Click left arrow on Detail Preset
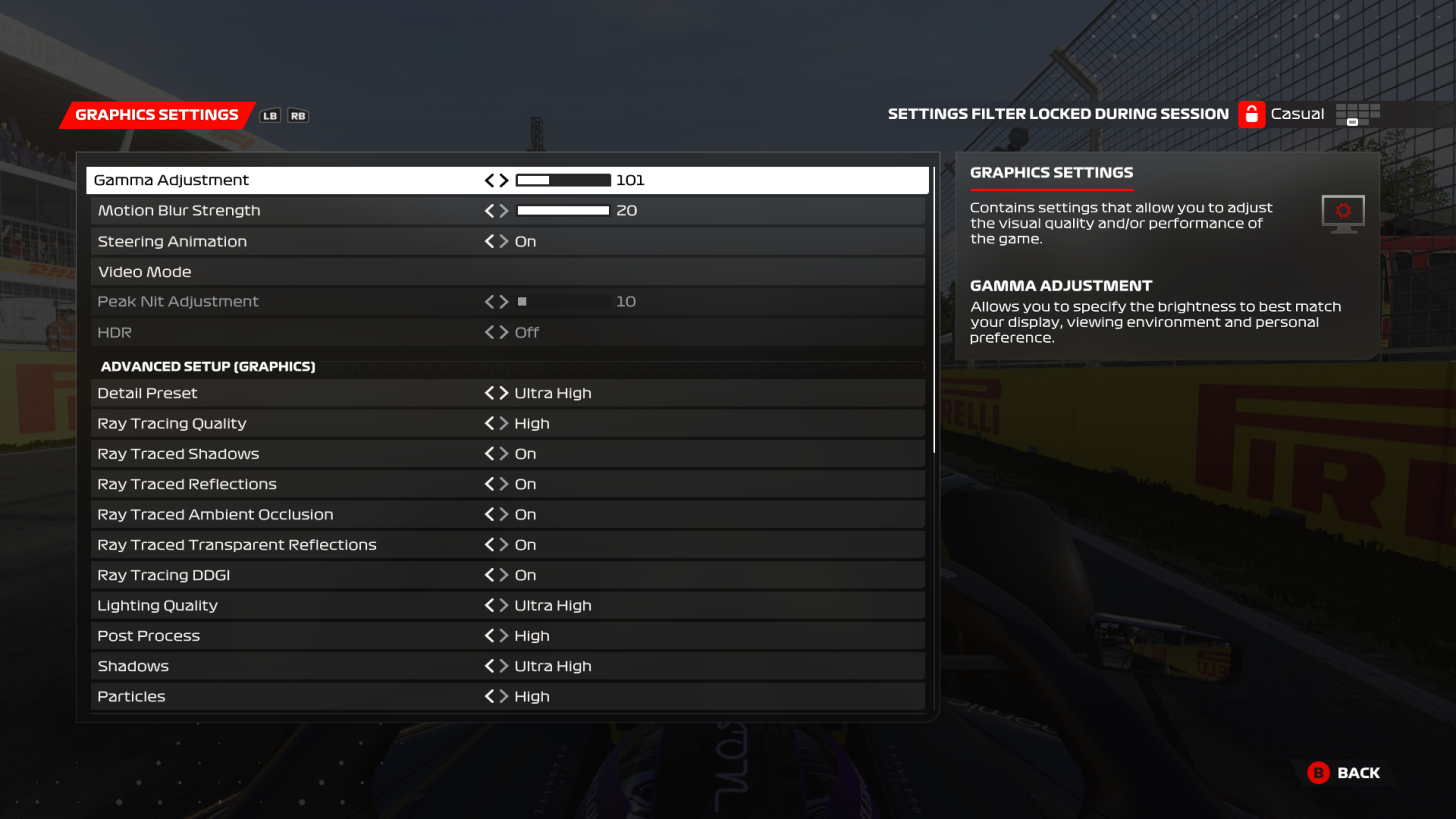The width and height of the screenshot is (1456, 819). [489, 393]
